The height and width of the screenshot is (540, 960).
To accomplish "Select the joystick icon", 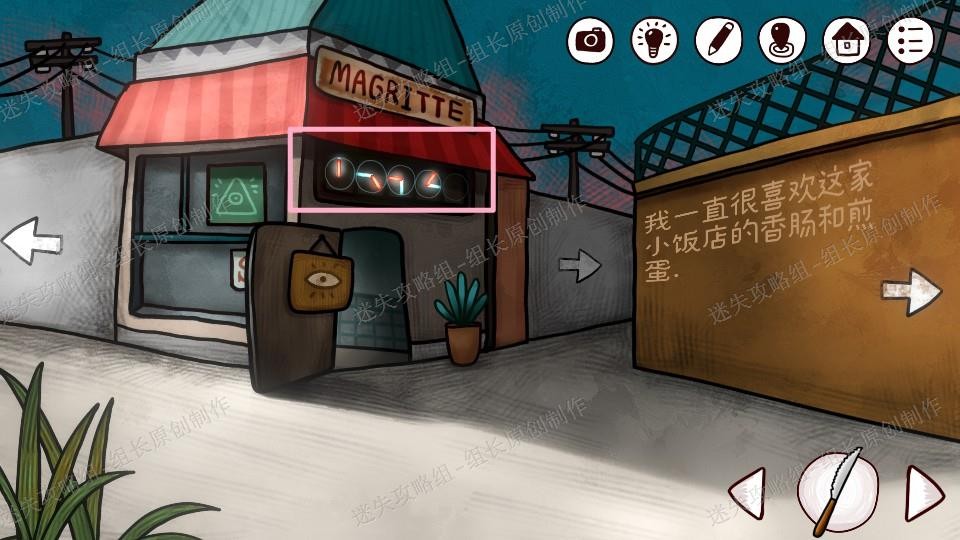I will (x=782, y=40).
